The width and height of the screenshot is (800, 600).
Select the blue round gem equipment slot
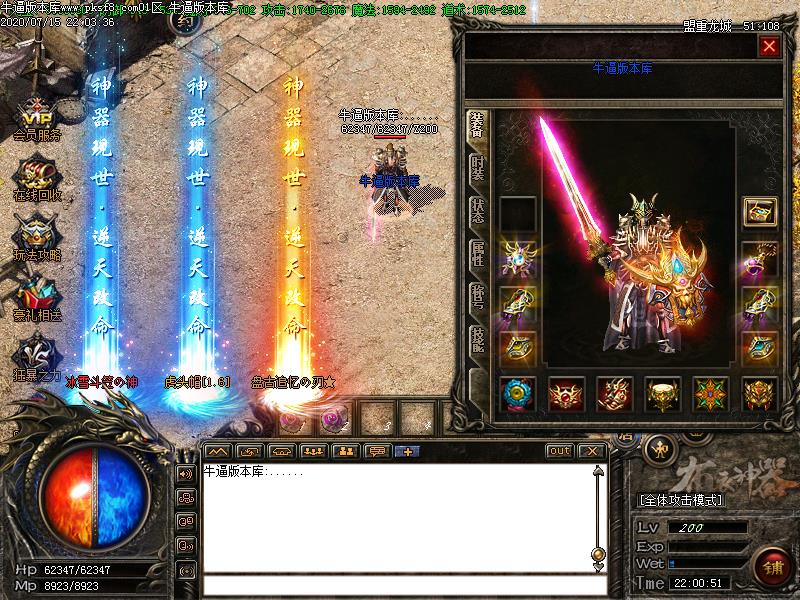(517, 393)
